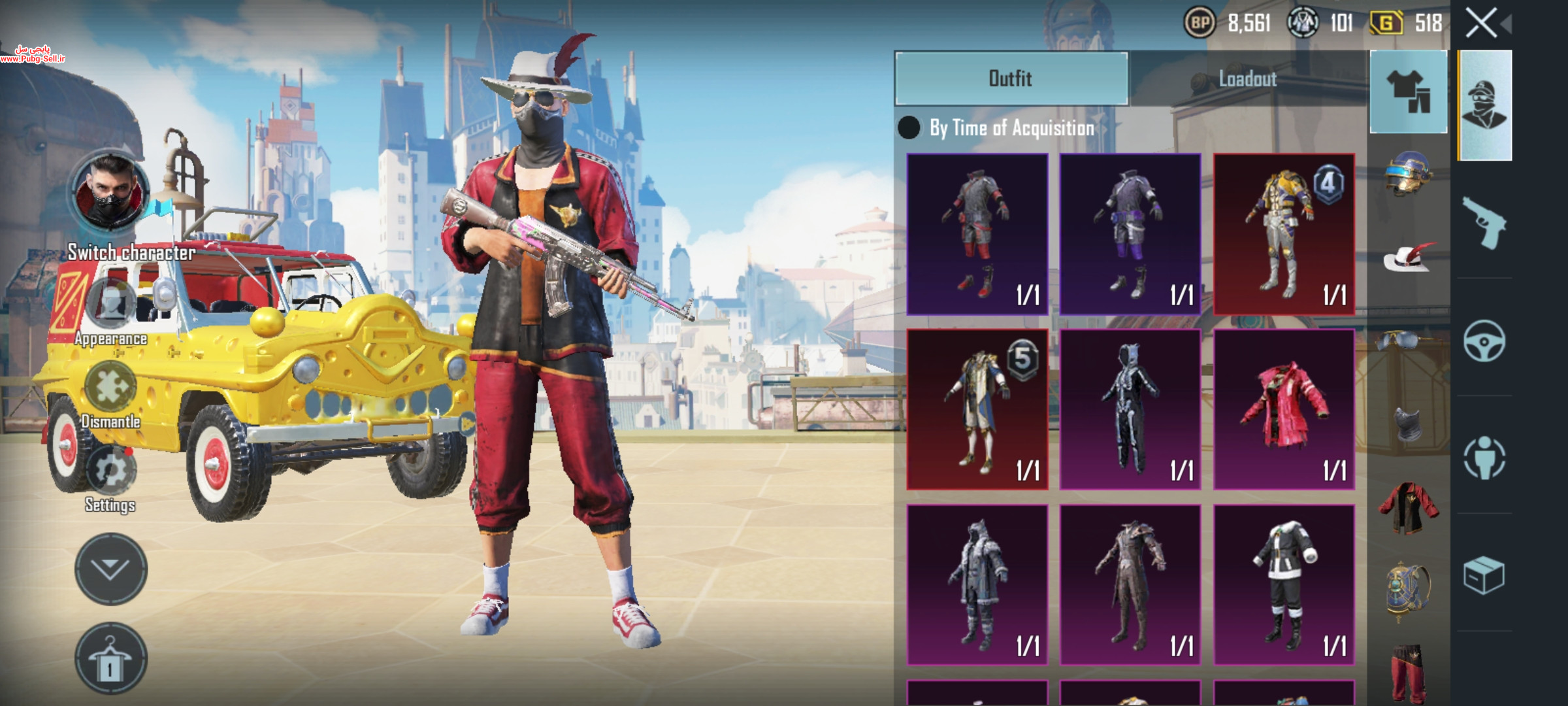
Task: Open the Appearance option
Action: point(111,304)
